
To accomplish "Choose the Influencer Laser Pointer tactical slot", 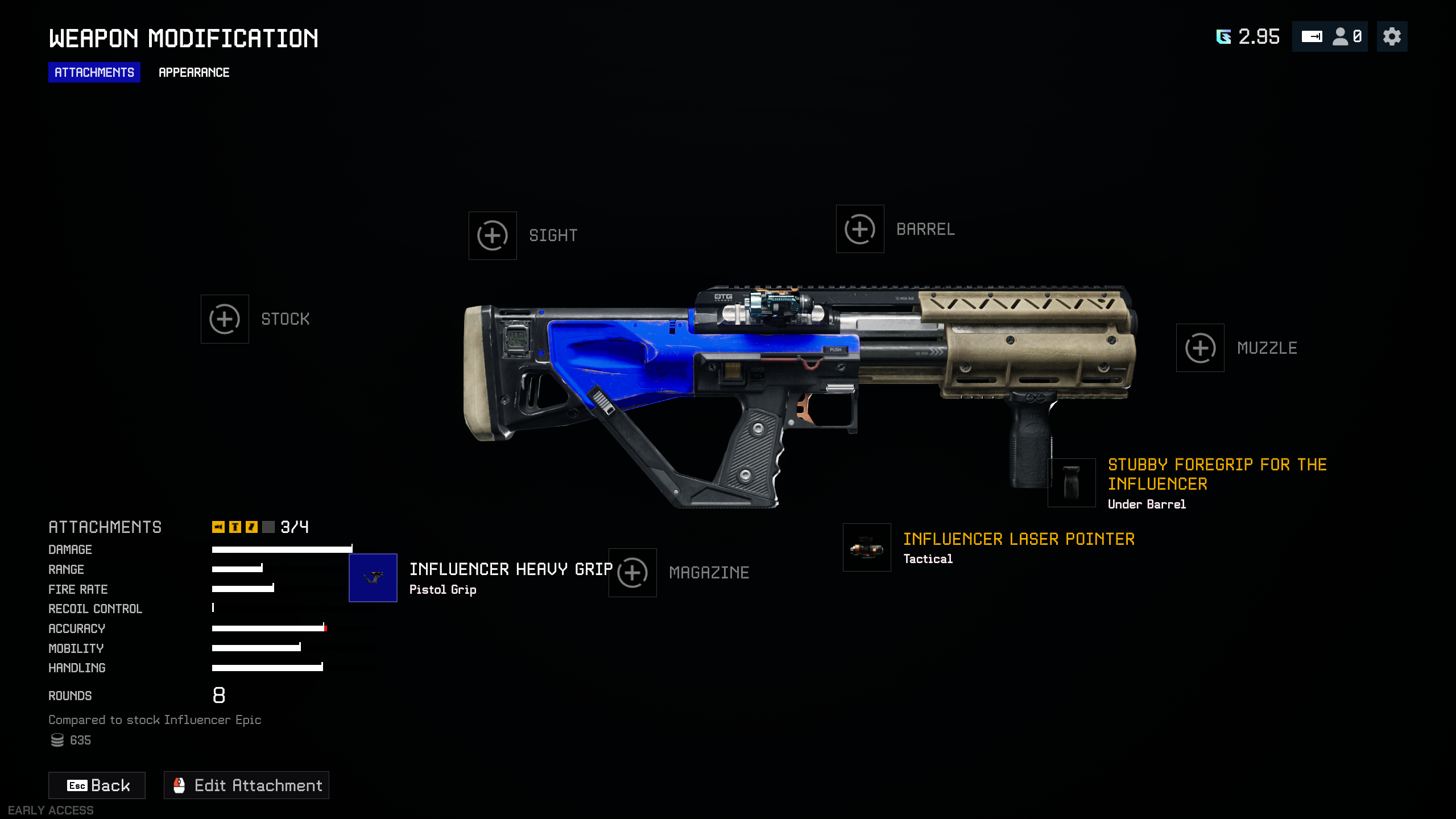I will click(867, 548).
